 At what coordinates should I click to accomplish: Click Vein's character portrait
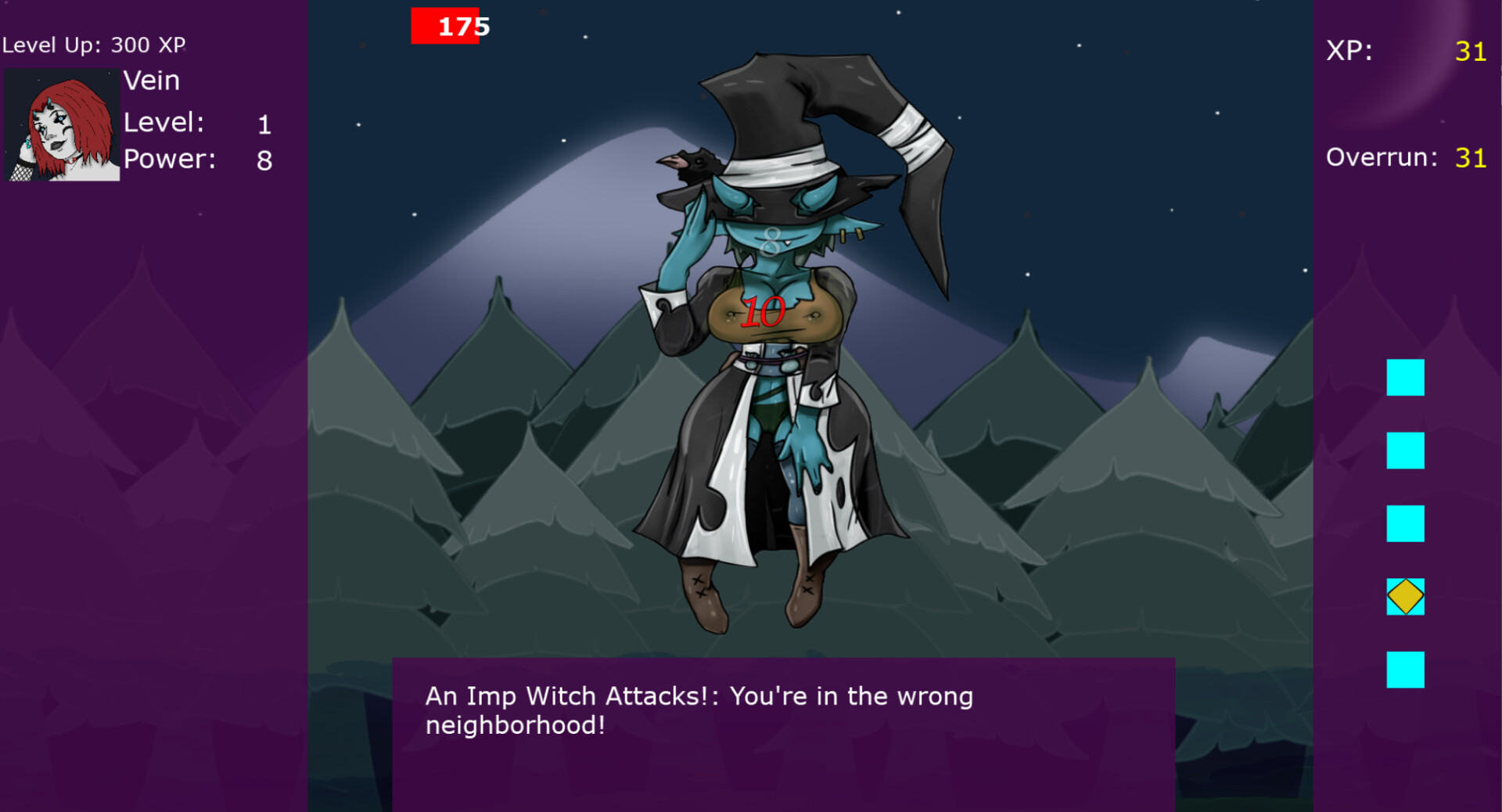[62, 125]
